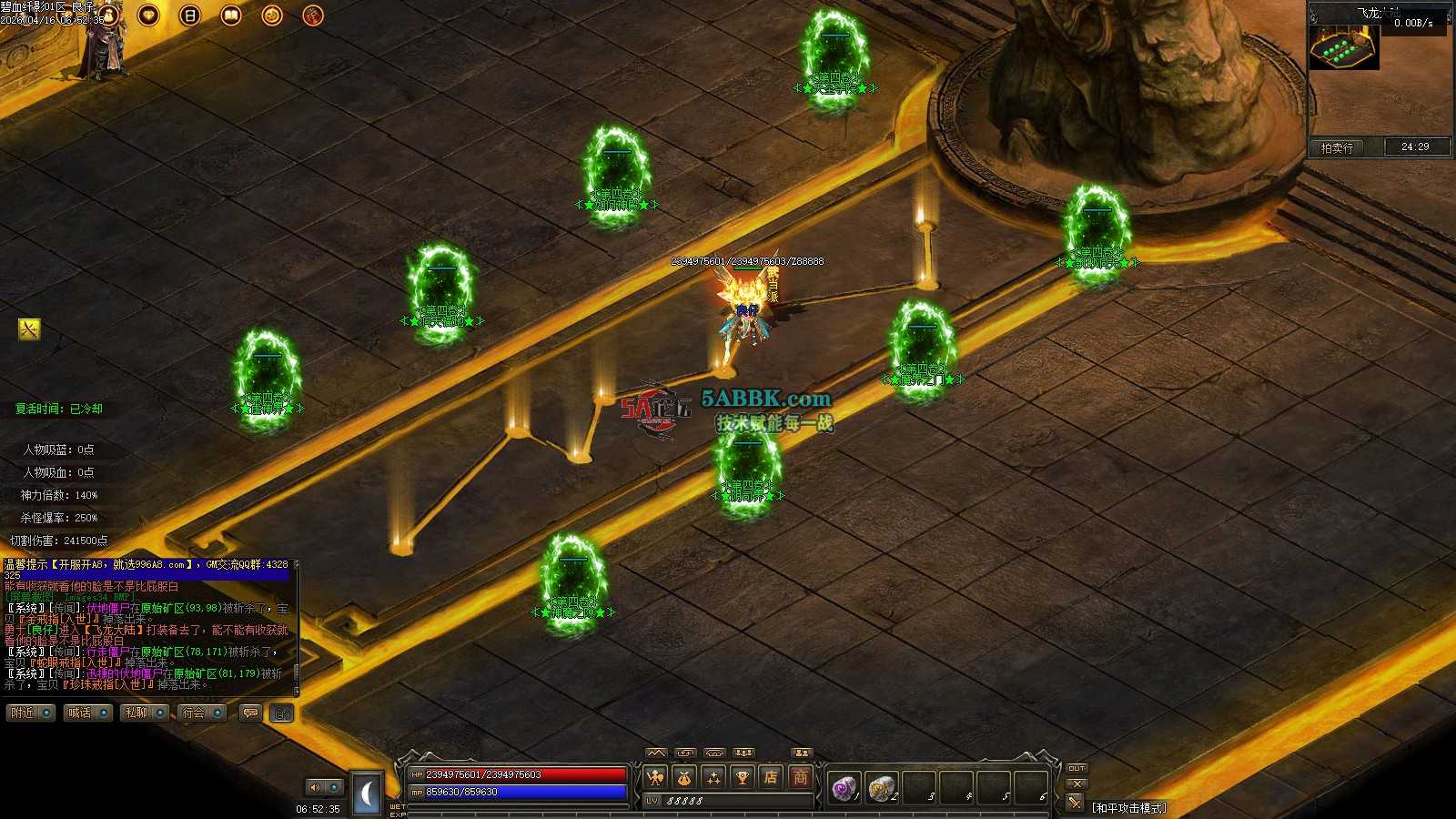Open the 店 shop button
Viewport: 1456px width, 819px height.
point(772,777)
